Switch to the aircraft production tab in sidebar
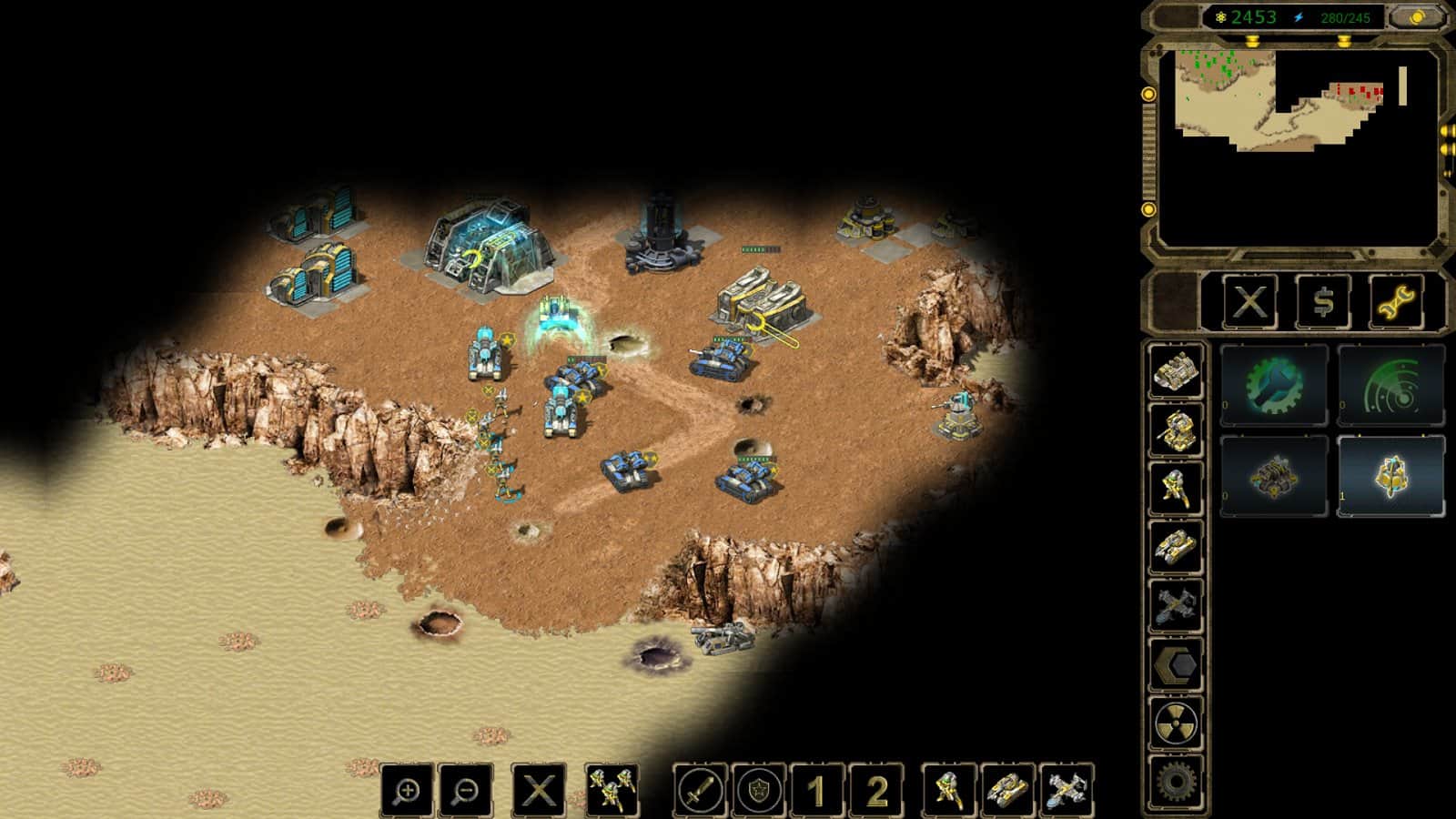Viewport: 1456px width, 819px height. click(x=1176, y=606)
